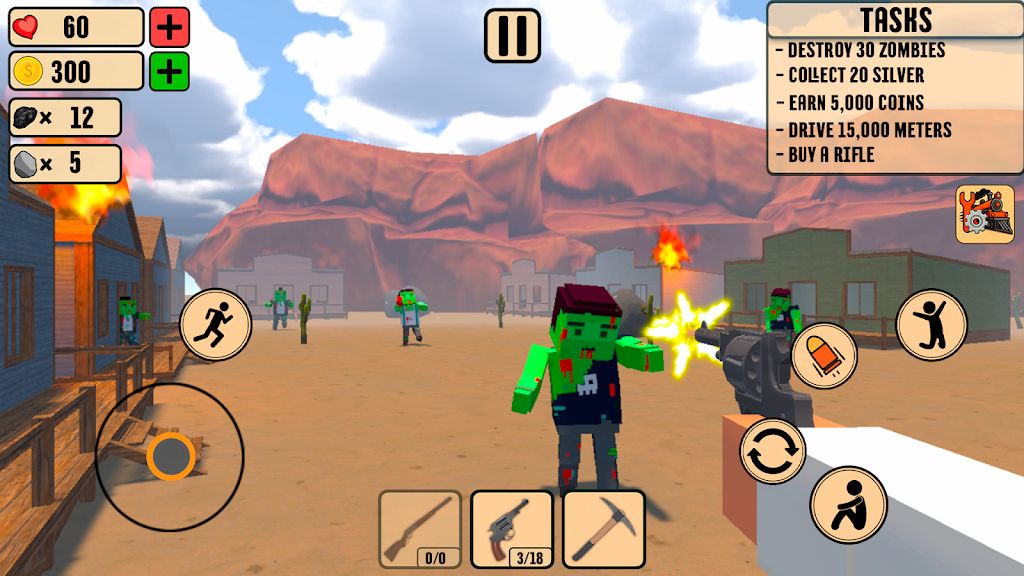Tap the virtual movement joystick
This screenshot has width=1024, height=576.
[170, 457]
